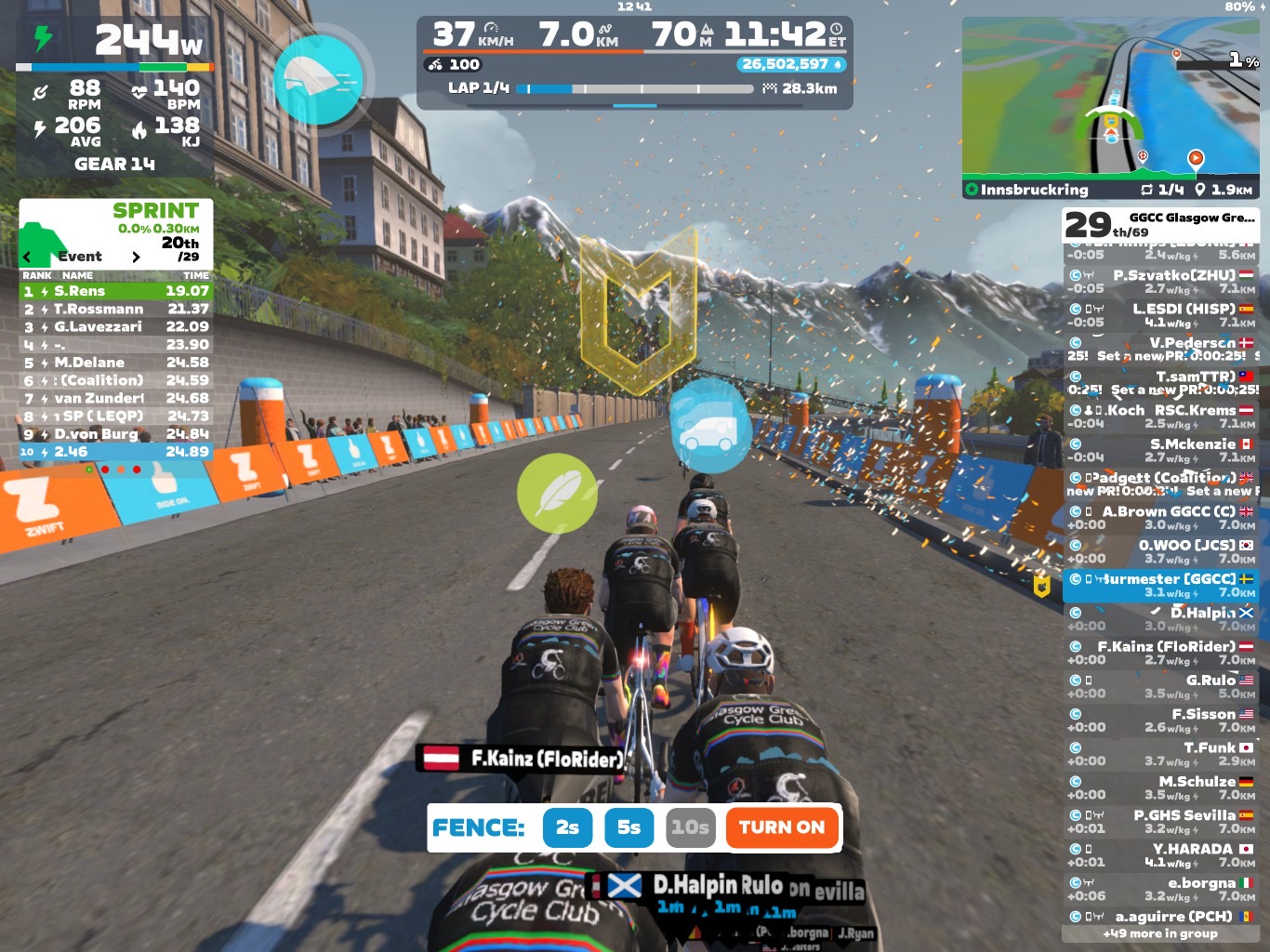View rider F.Kainz (FloRider) in the list

(1160, 653)
